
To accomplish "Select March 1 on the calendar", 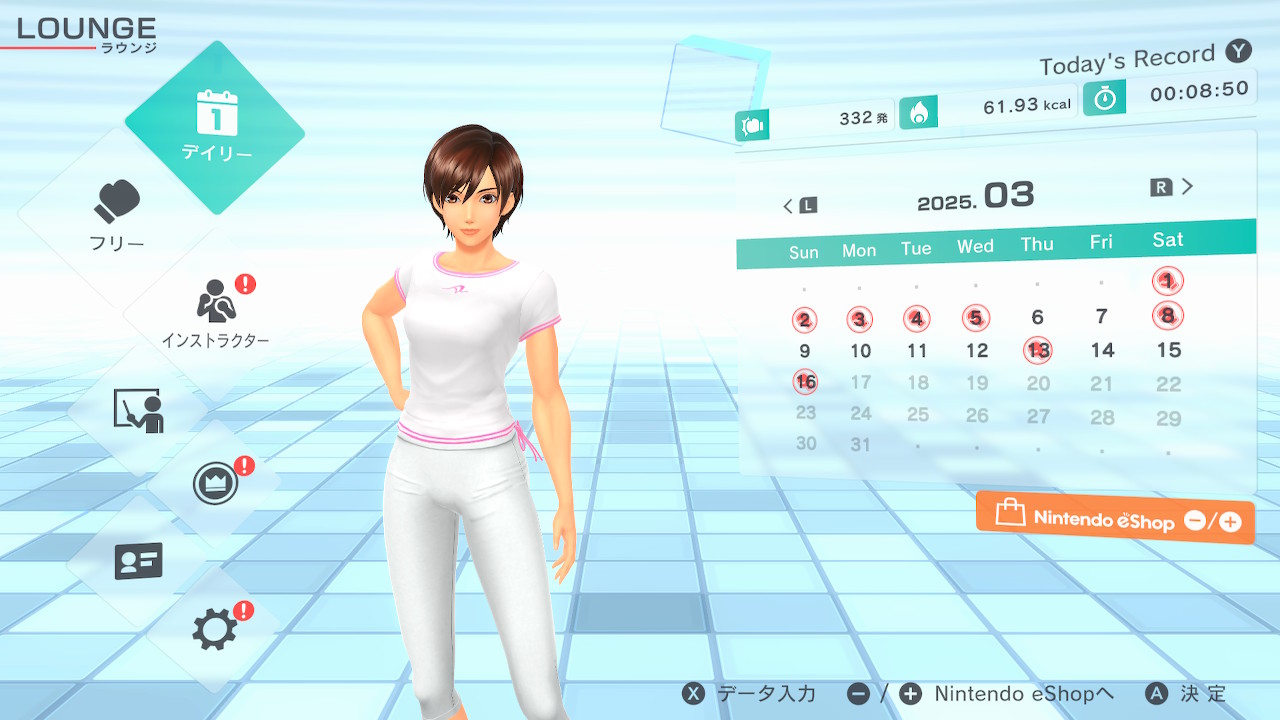I will point(1167,281).
